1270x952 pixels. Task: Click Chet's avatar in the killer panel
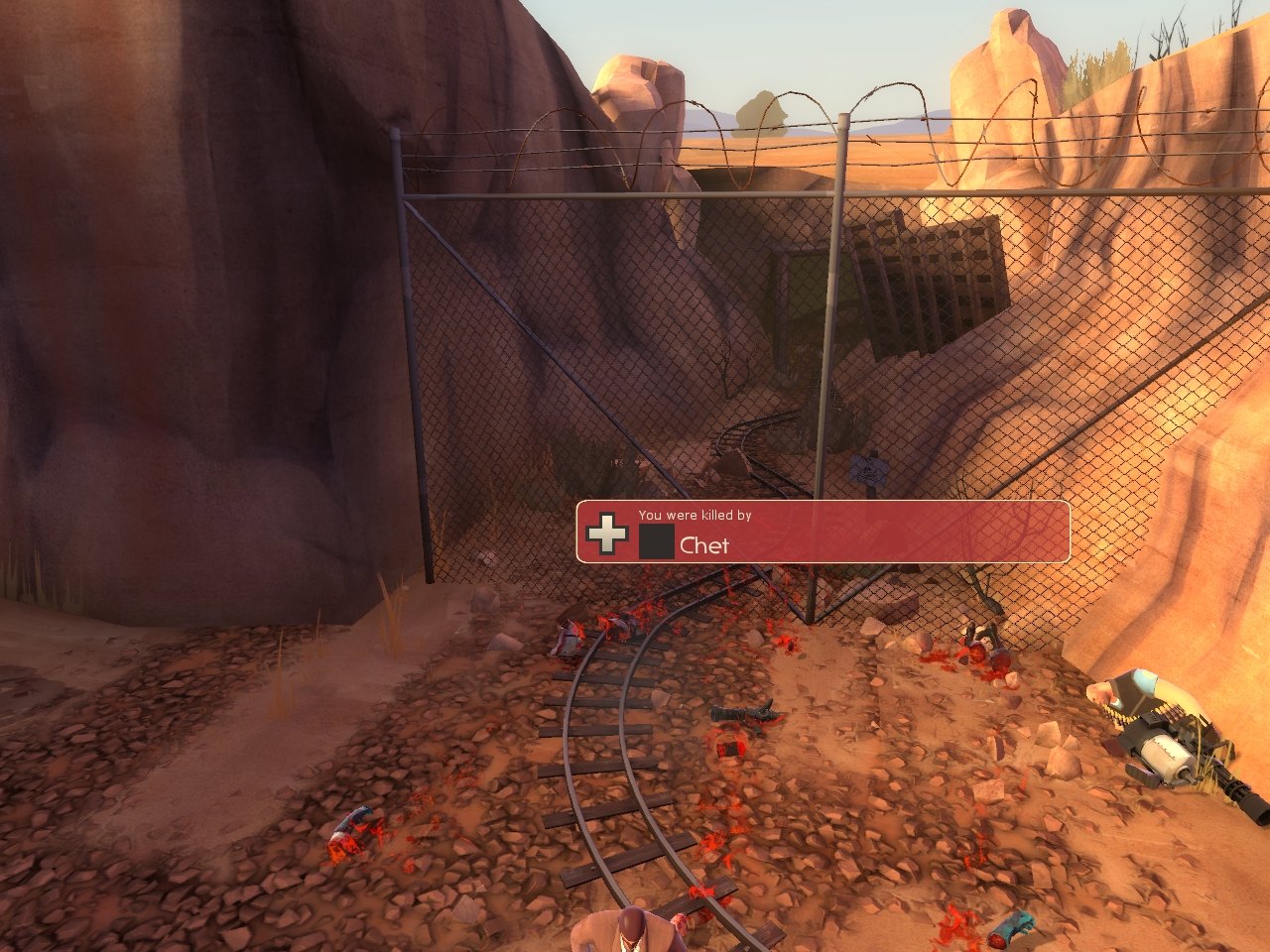[656, 541]
